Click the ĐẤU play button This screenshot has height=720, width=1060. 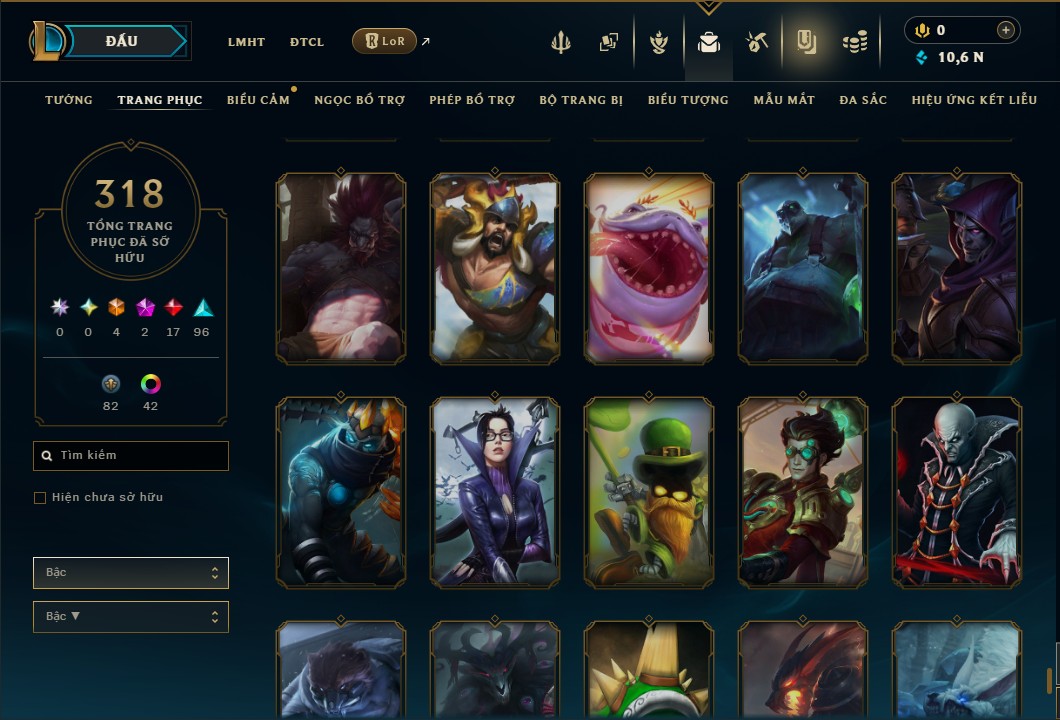pos(122,41)
